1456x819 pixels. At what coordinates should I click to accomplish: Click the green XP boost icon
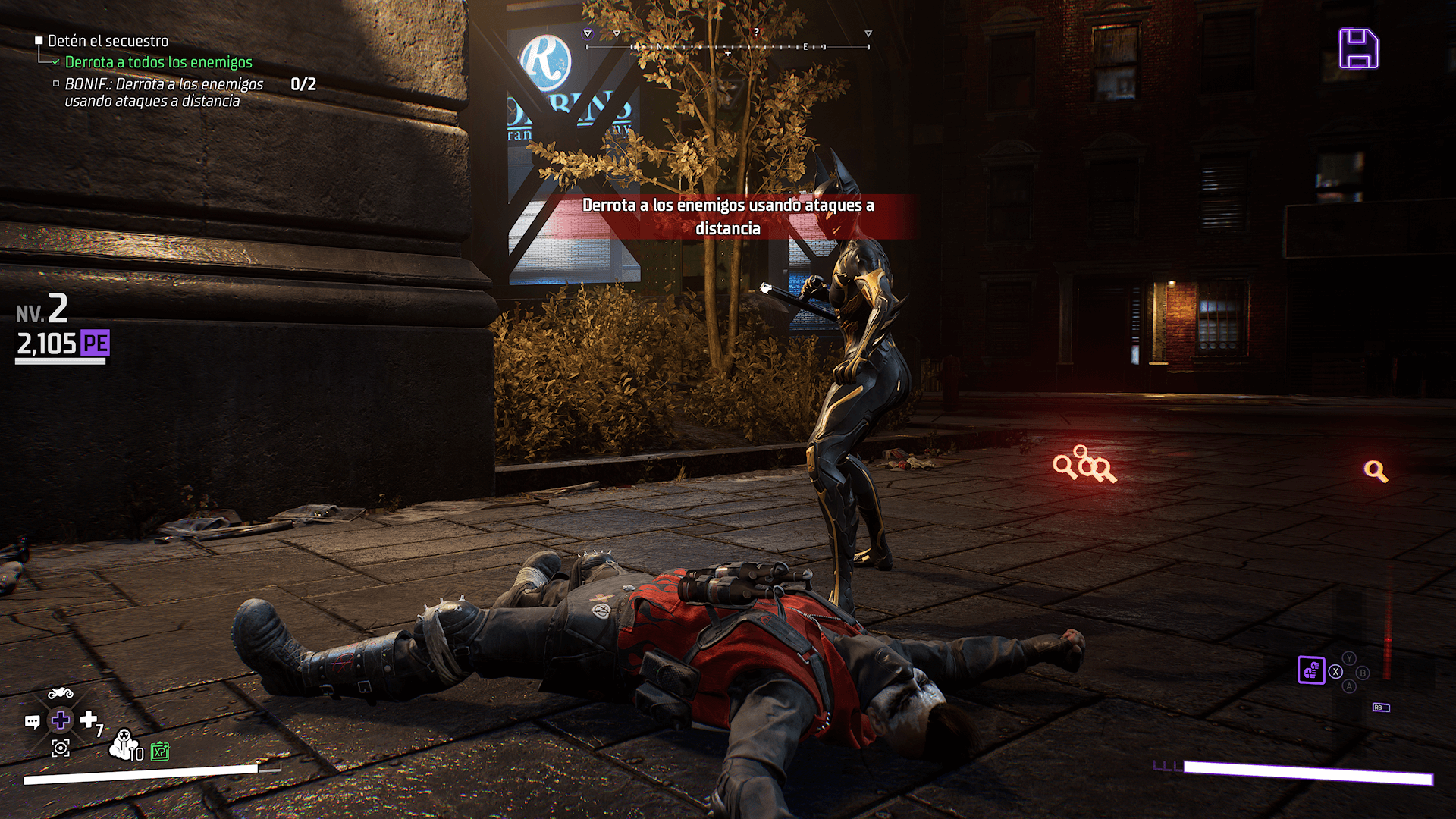(x=160, y=752)
